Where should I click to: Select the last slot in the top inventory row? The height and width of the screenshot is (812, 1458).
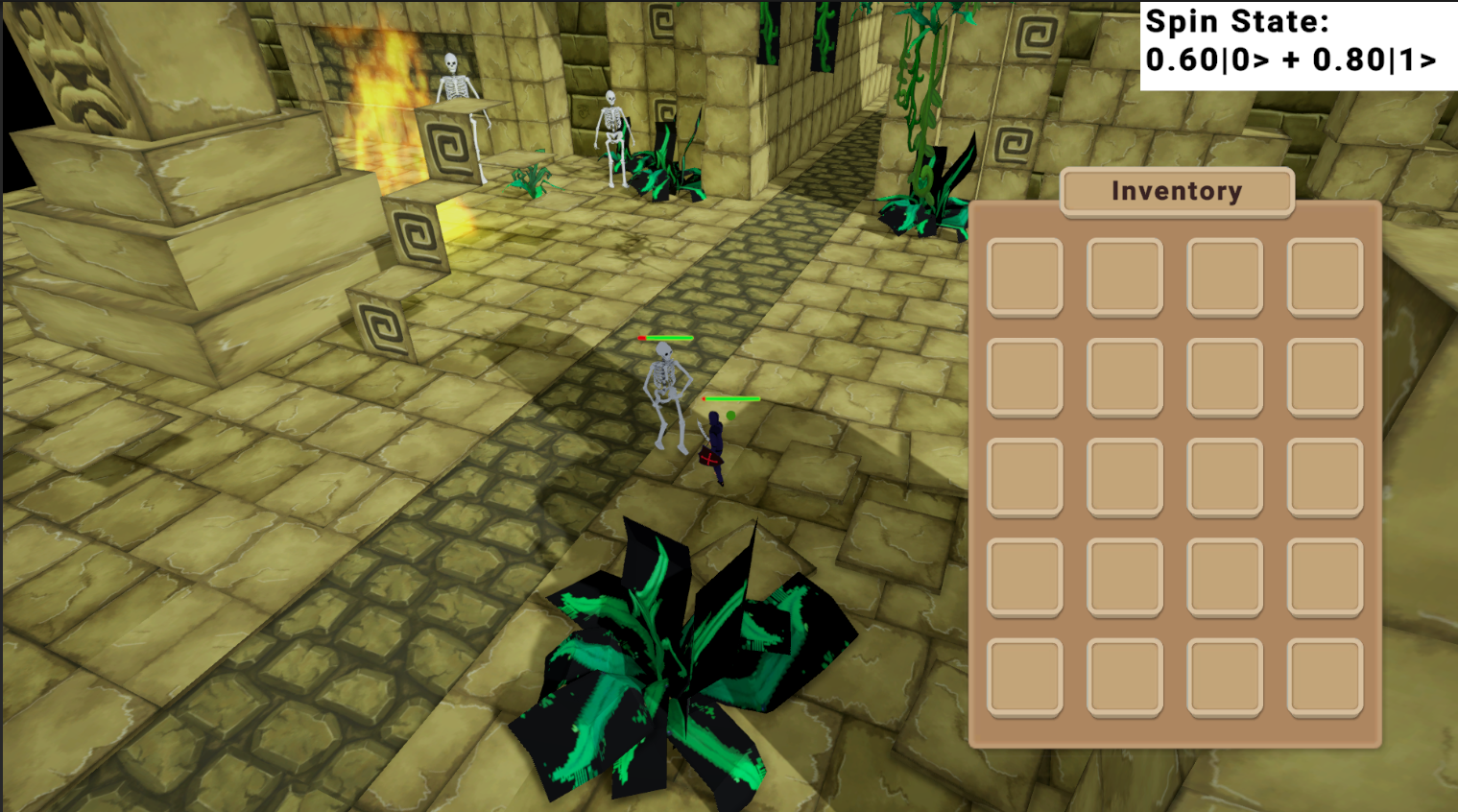coord(1325,276)
